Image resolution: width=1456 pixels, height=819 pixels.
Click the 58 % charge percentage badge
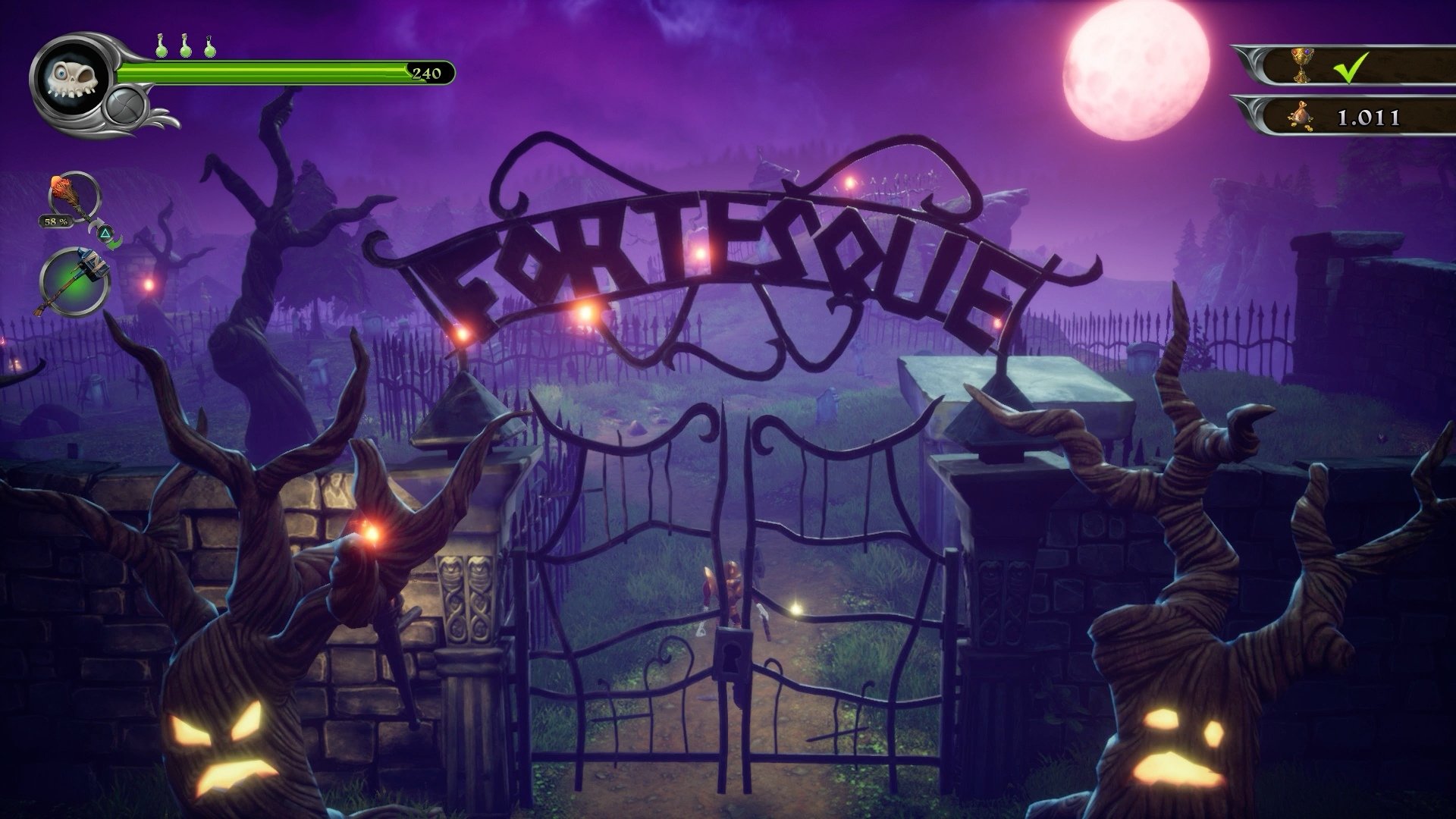pos(55,221)
